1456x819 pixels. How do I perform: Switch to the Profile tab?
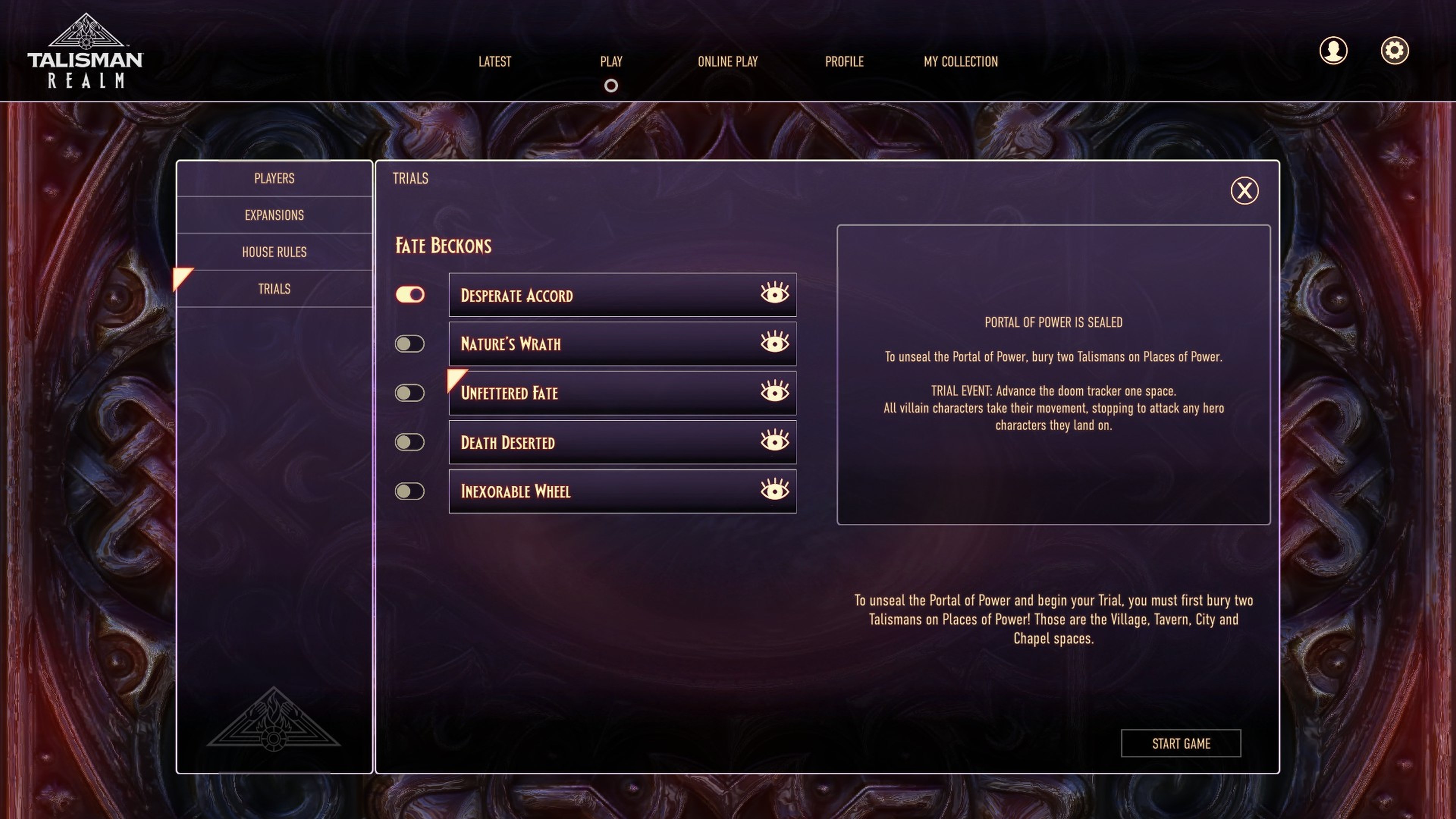pyautogui.click(x=844, y=61)
